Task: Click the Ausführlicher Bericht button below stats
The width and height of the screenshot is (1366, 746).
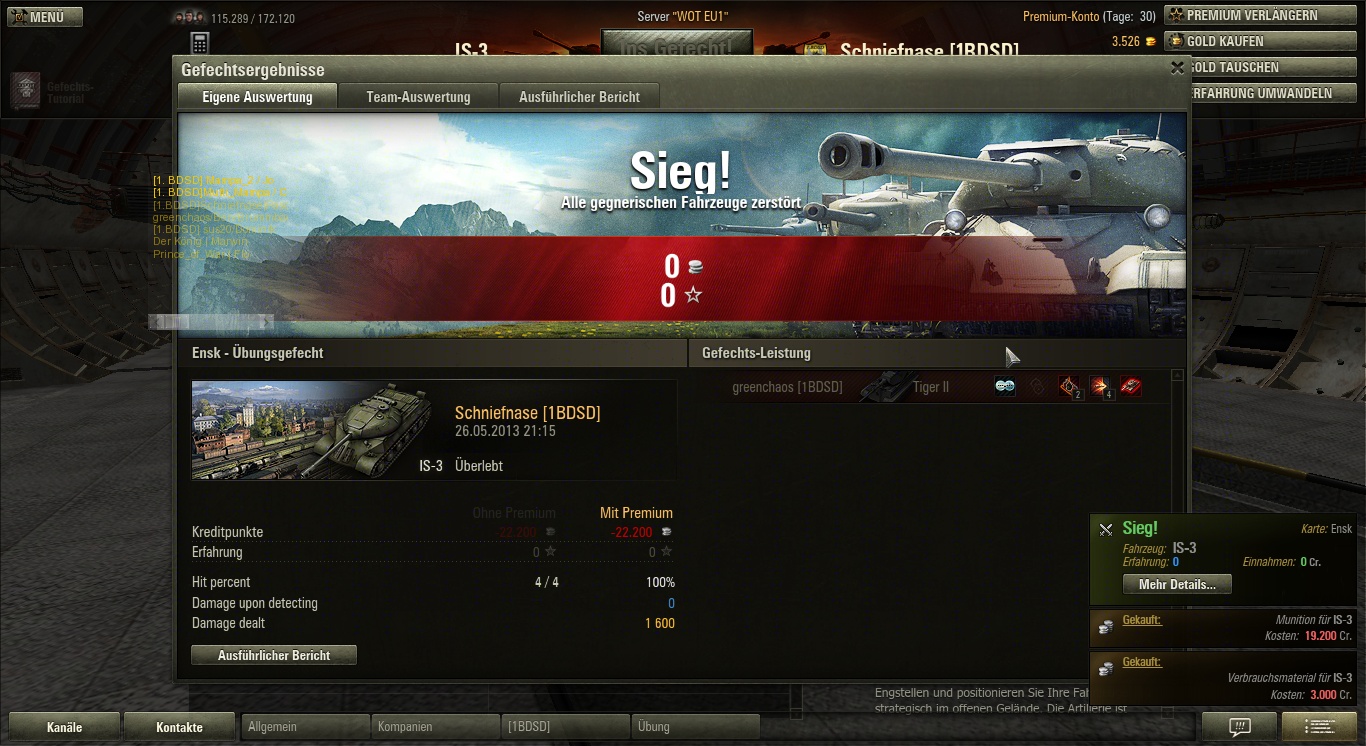Action: [x=274, y=655]
